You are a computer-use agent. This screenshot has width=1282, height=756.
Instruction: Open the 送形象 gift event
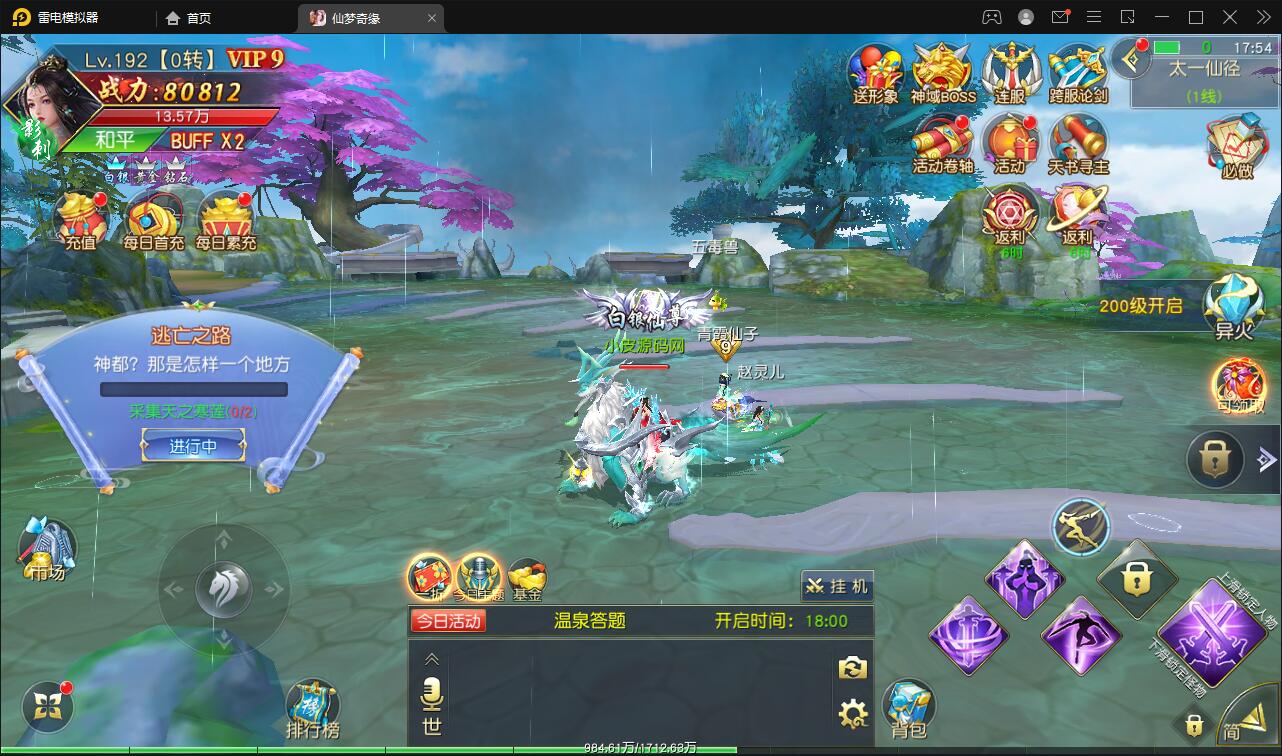tap(875, 73)
